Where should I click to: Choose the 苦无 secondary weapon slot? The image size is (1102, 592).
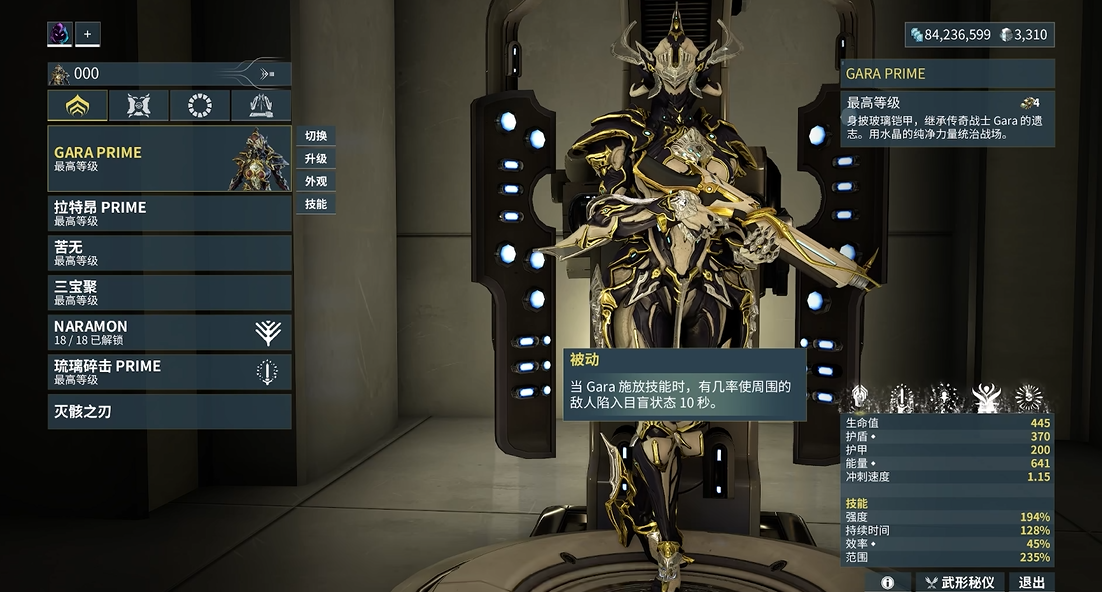point(169,253)
